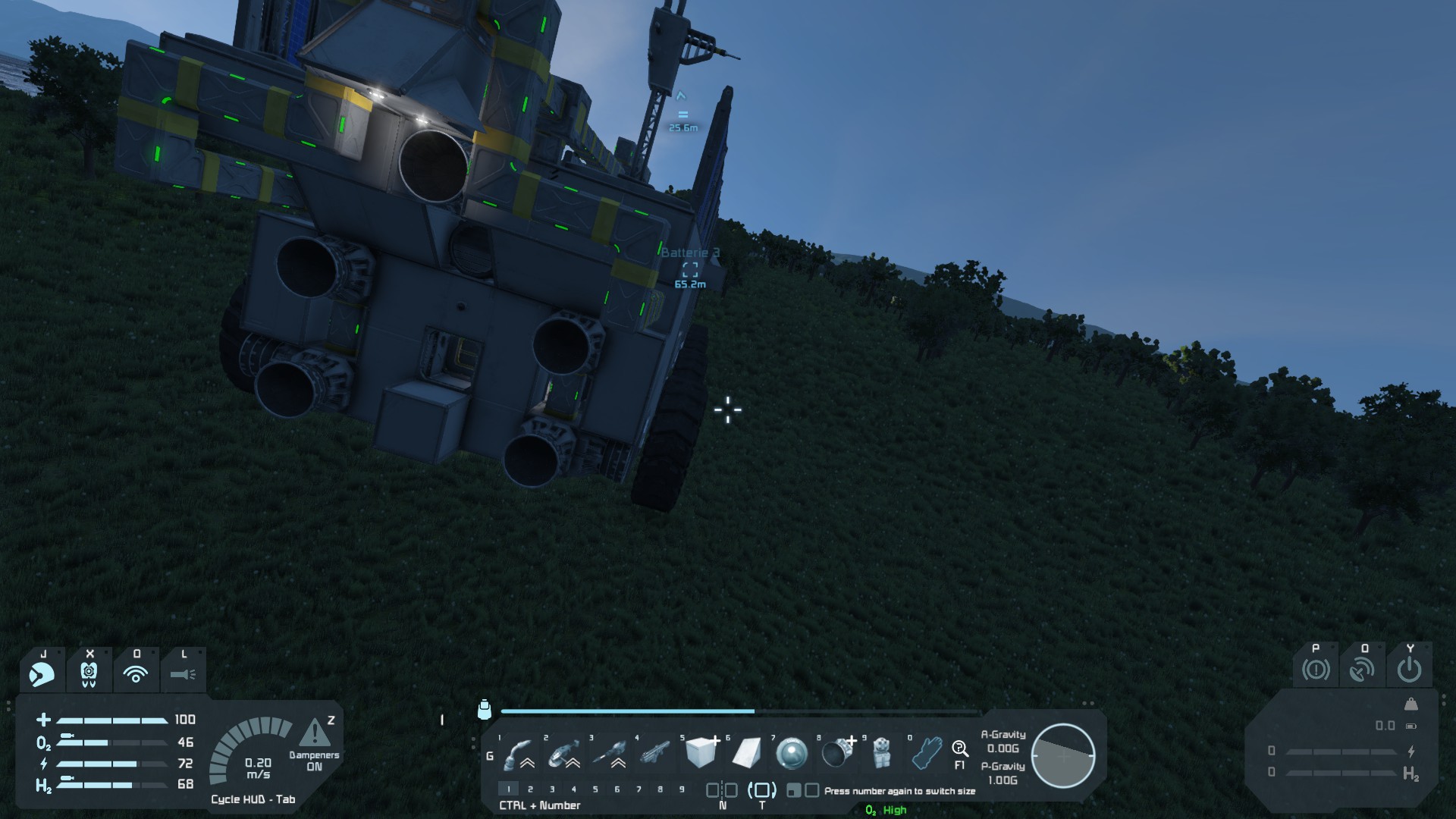Select the angle grinder hotbar slot

click(x=564, y=753)
